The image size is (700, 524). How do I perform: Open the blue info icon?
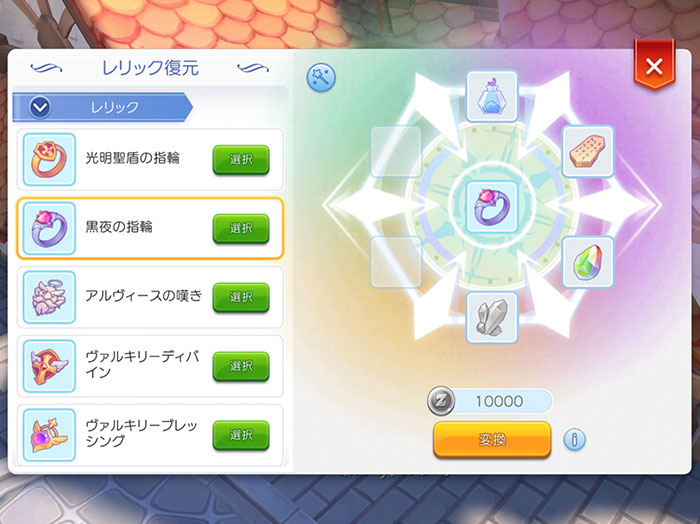coord(574,439)
